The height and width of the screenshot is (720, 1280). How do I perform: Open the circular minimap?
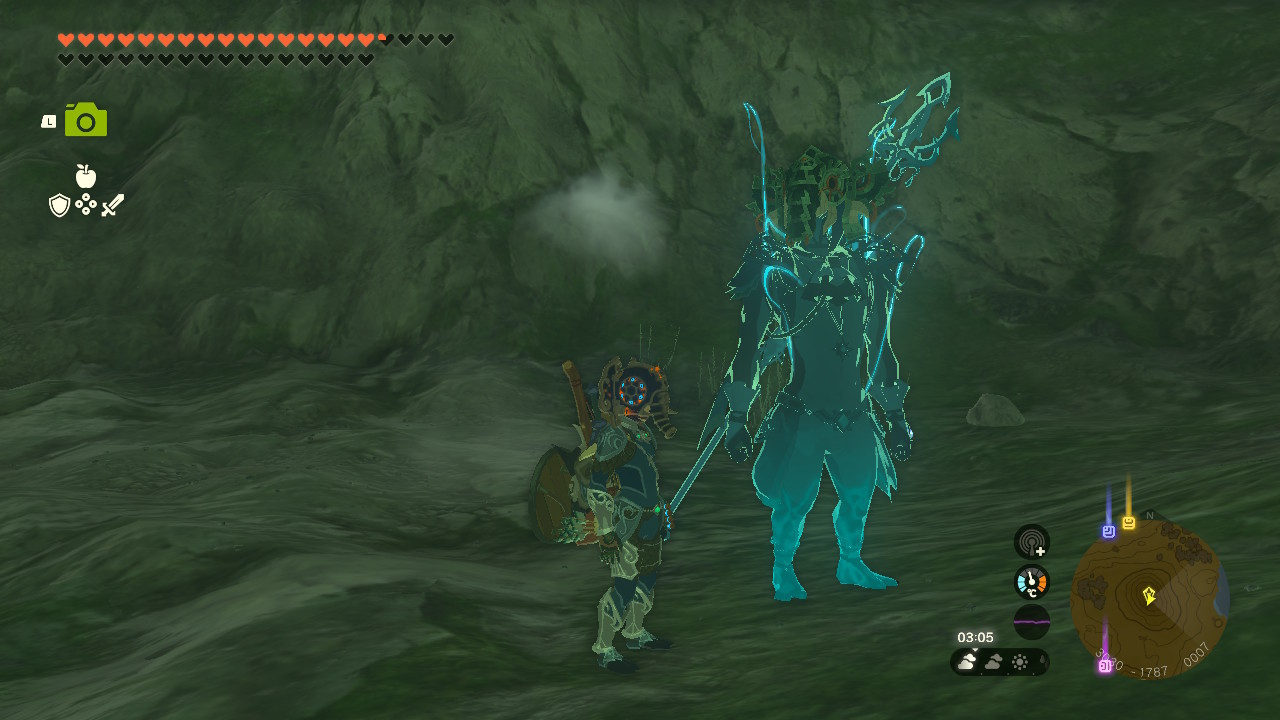point(1149,598)
